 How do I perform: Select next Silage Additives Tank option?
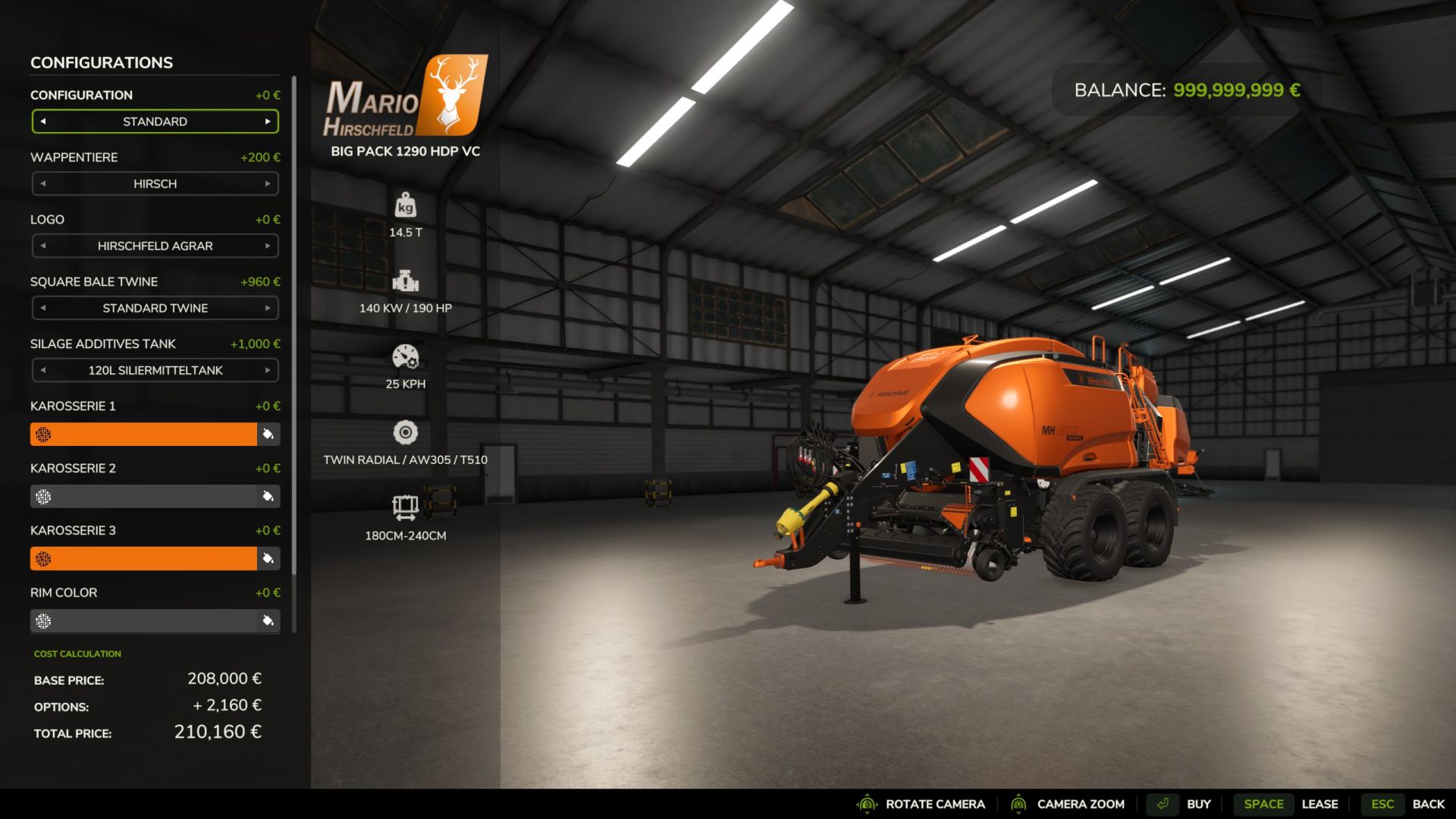(268, 370)
